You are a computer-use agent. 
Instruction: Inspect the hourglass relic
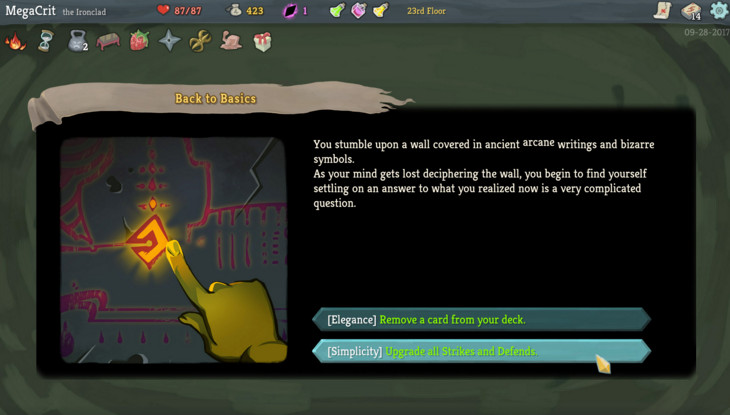coord(46,41)
